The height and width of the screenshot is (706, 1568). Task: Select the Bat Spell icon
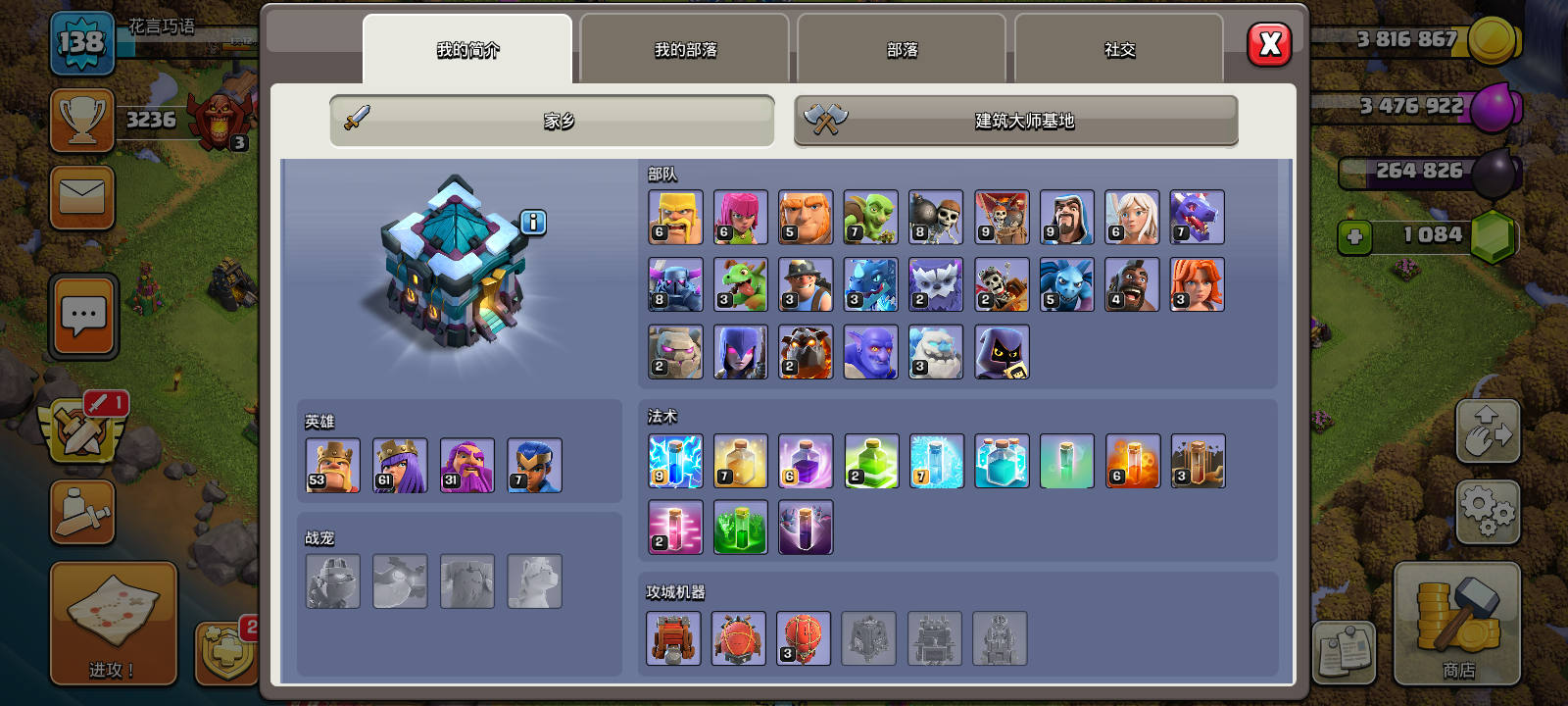806,527
